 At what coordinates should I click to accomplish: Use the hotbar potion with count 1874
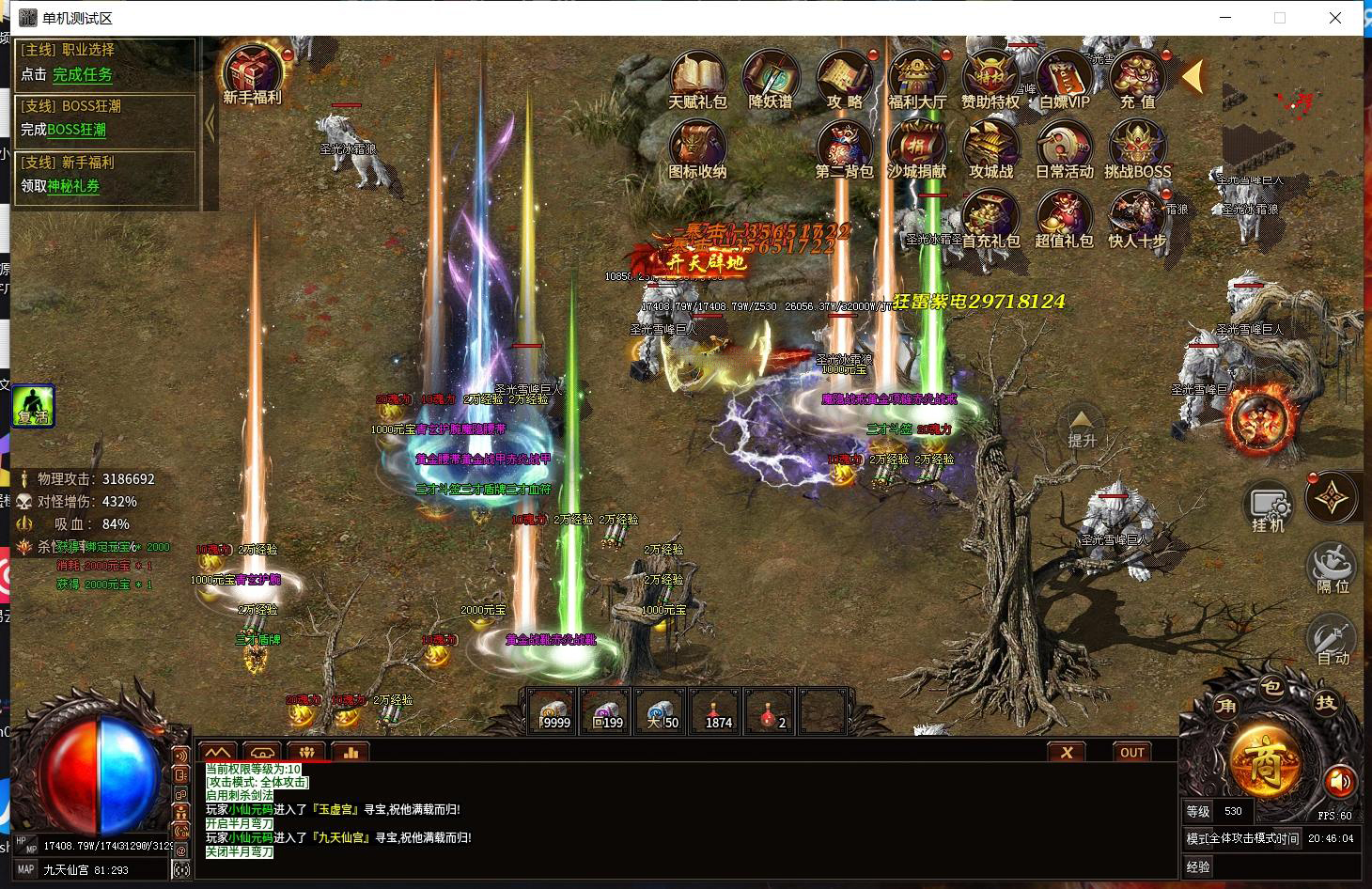tap(718, 711)
